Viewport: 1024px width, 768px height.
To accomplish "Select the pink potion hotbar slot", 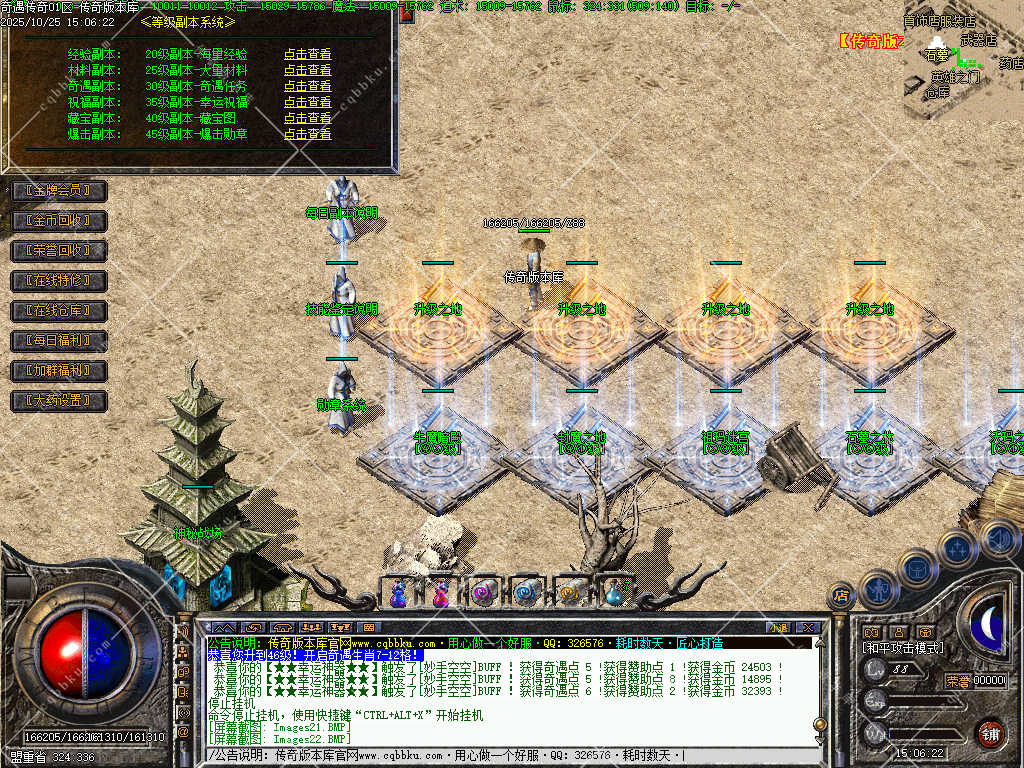I will [x=441, y=594].
